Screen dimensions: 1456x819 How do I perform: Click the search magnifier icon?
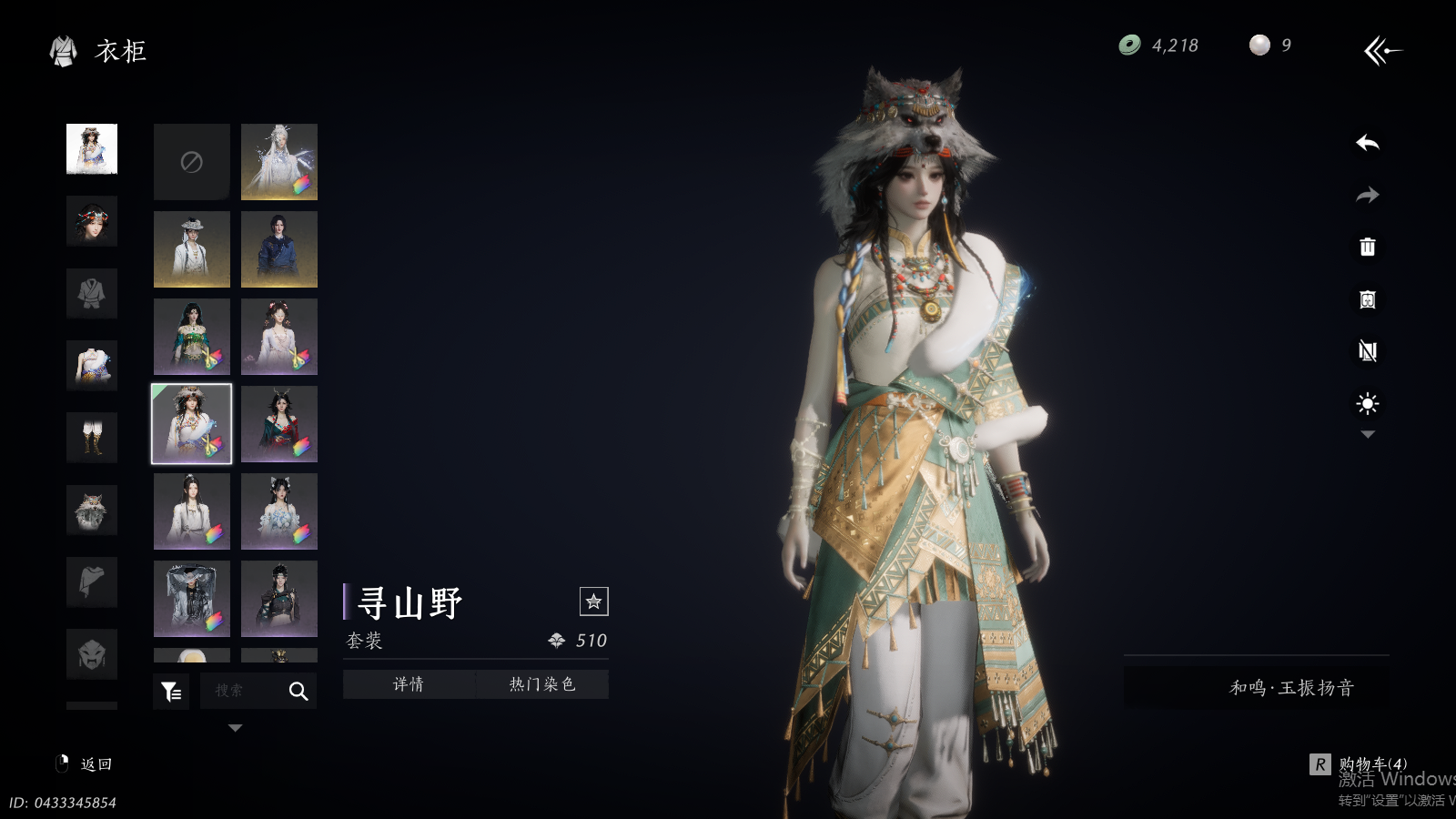298,692
